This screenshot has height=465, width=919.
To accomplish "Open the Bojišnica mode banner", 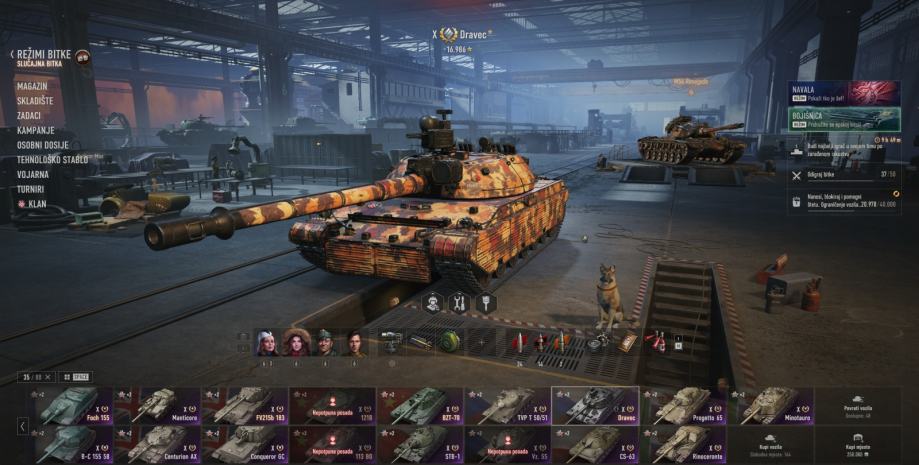I will pos(843,120).
